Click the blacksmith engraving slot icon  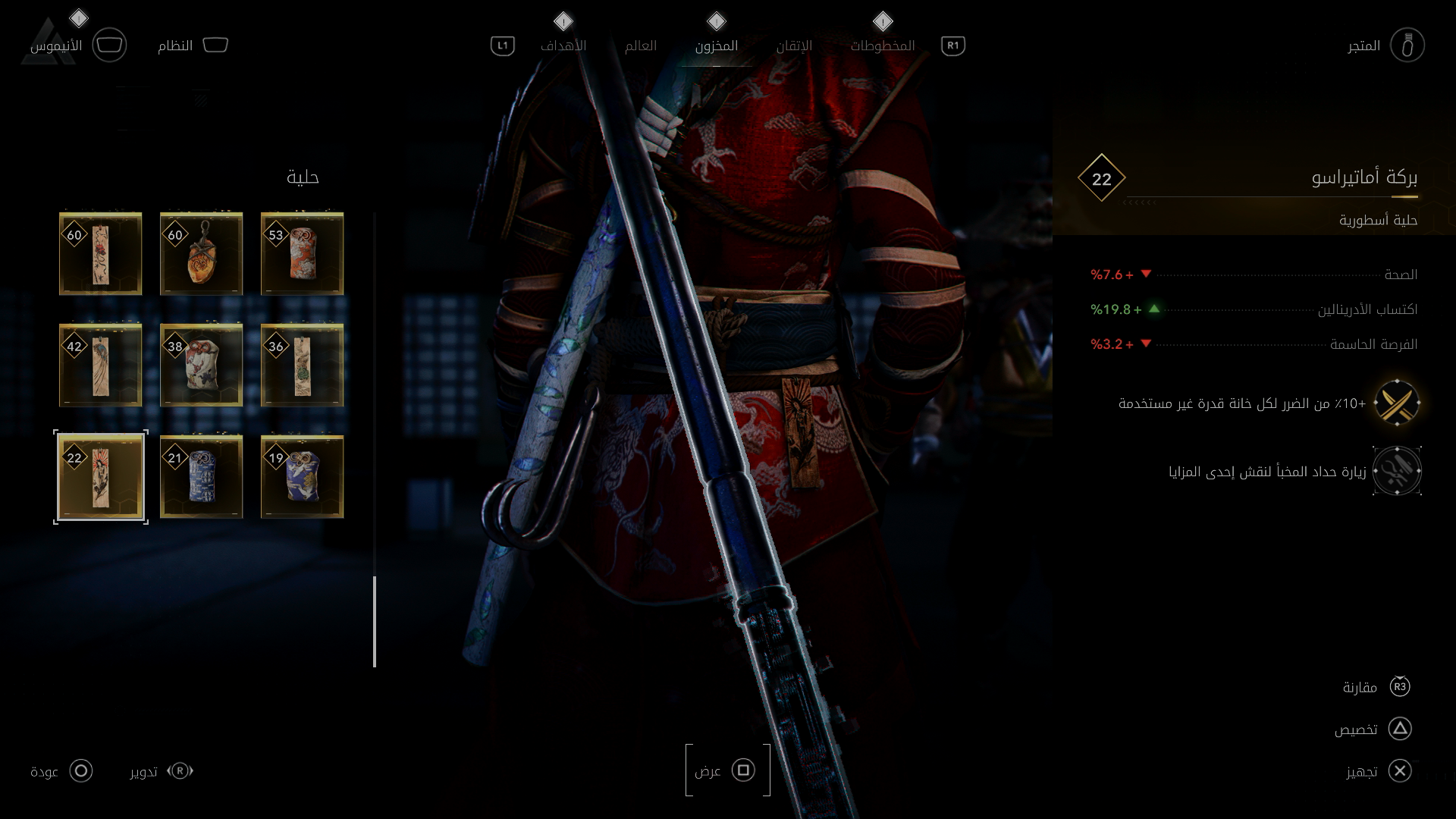pos(1397,471)
